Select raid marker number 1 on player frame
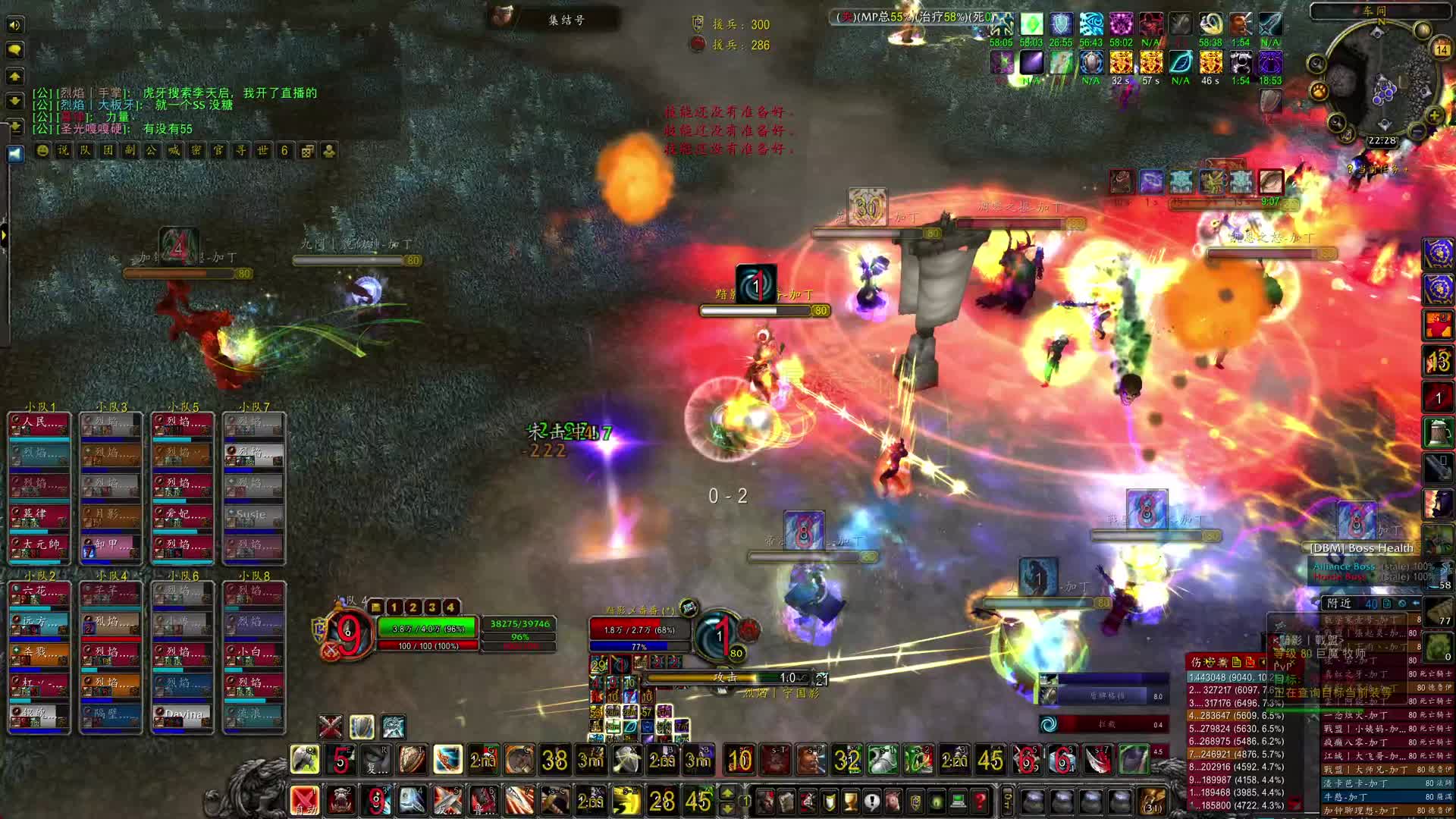Screen dimensions: 1456x819 [x=394, y=607]
